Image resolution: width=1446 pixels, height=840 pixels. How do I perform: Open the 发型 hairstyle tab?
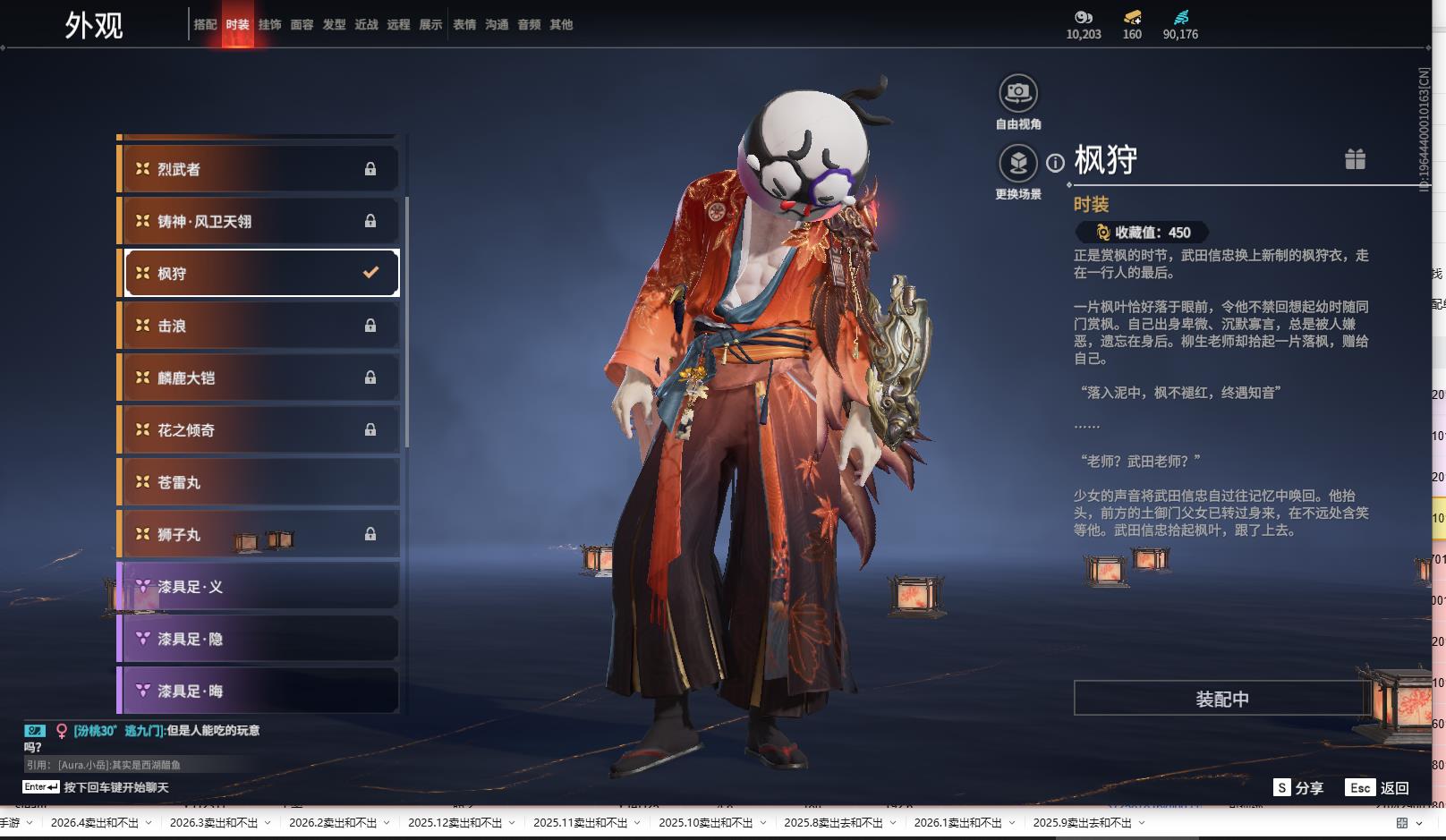tap(334, 25)
